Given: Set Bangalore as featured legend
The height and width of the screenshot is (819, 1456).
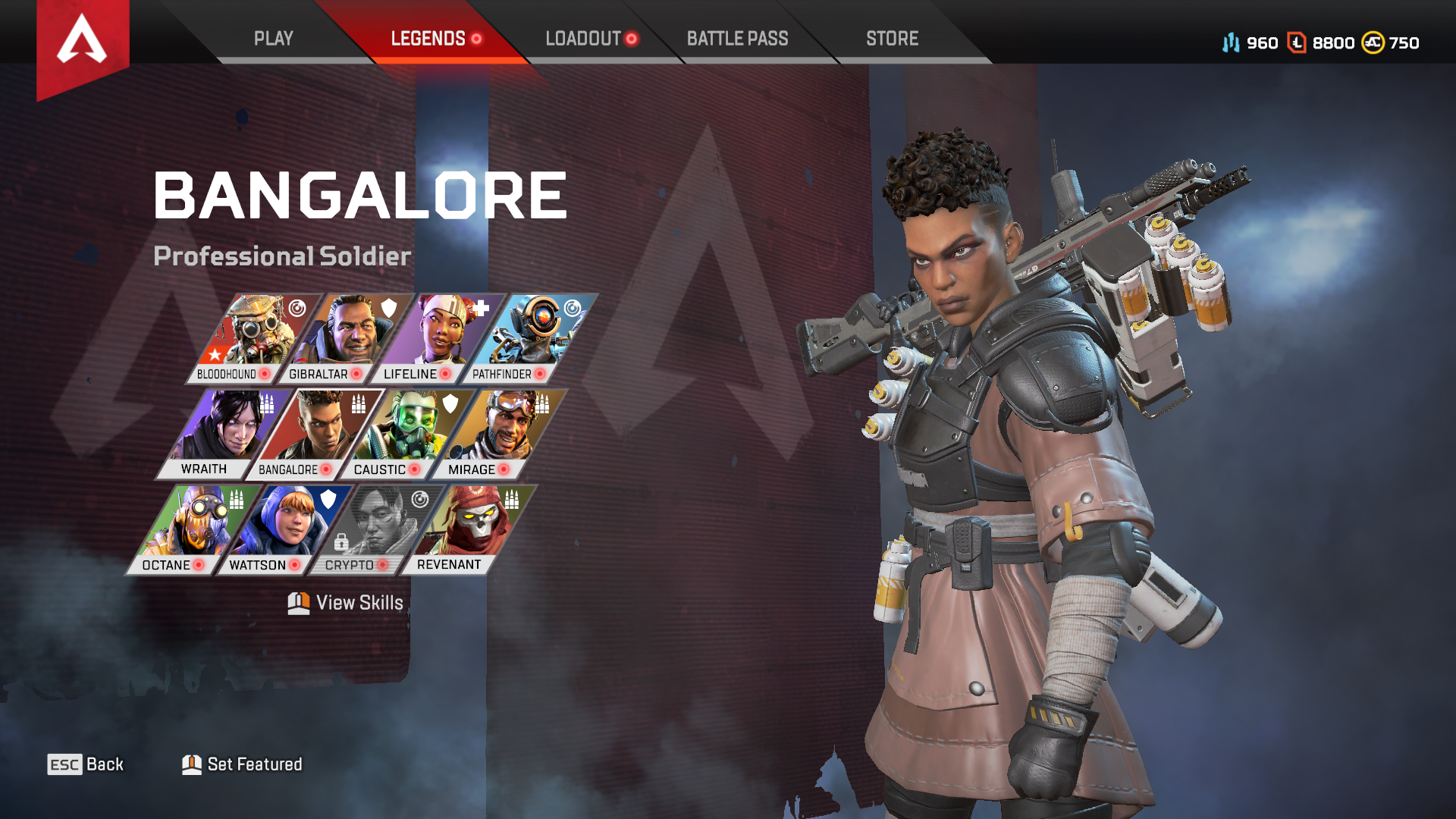Looking at the screenshot, I should tap(243, 764).
